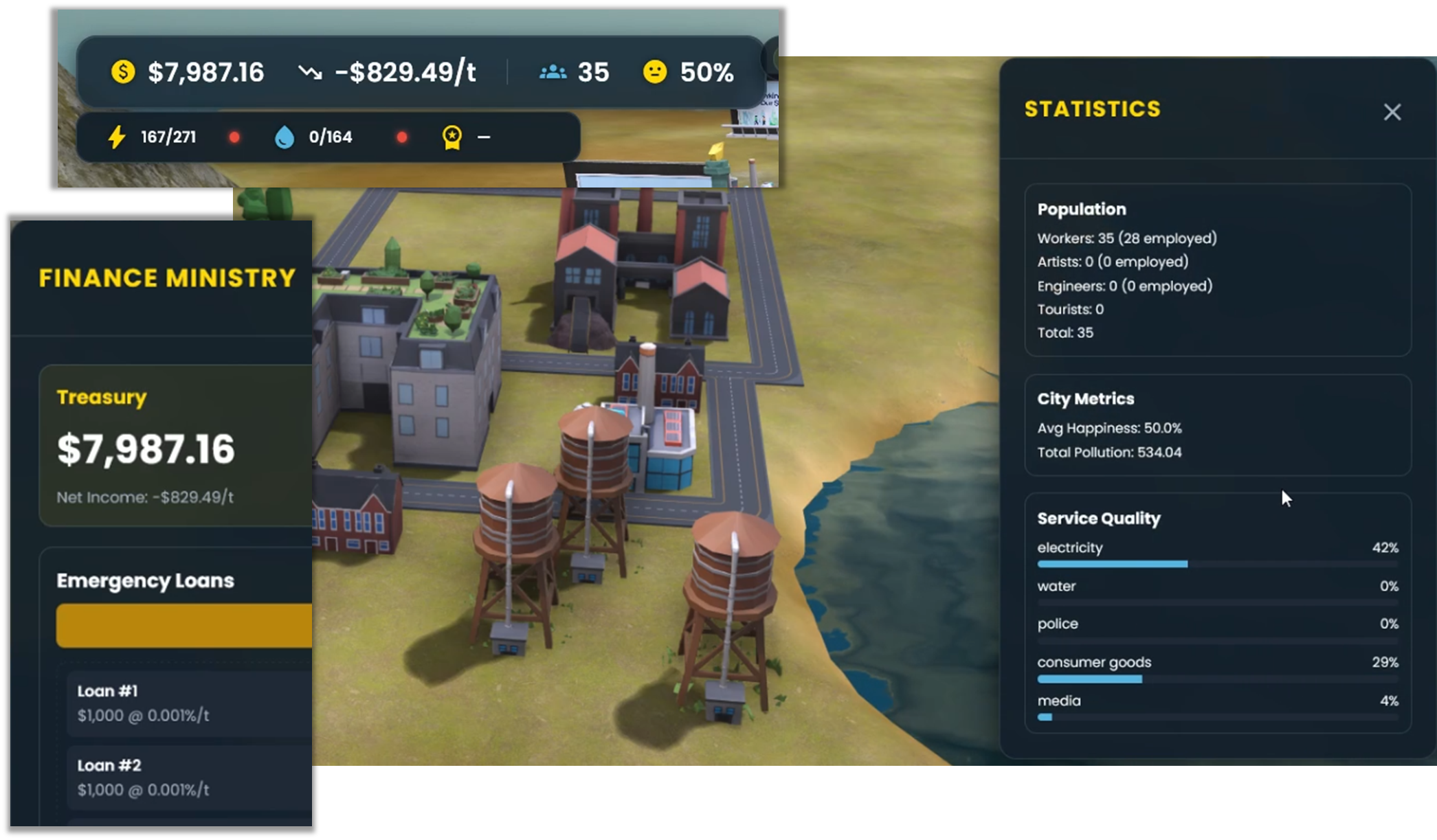Click the downward income trend arrow icon
Viewport: 1437px width, 840px height.
tap(311, 71)
